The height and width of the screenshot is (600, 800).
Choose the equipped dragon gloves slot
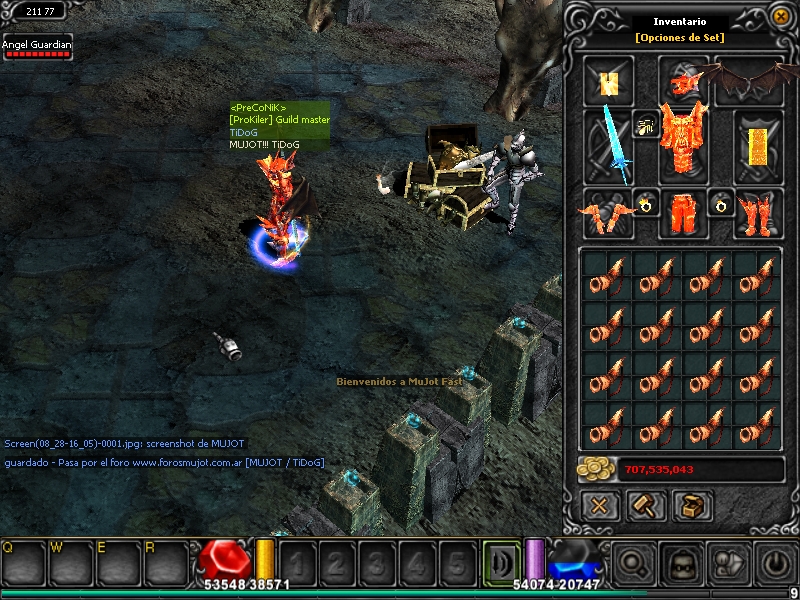[608, 213]
